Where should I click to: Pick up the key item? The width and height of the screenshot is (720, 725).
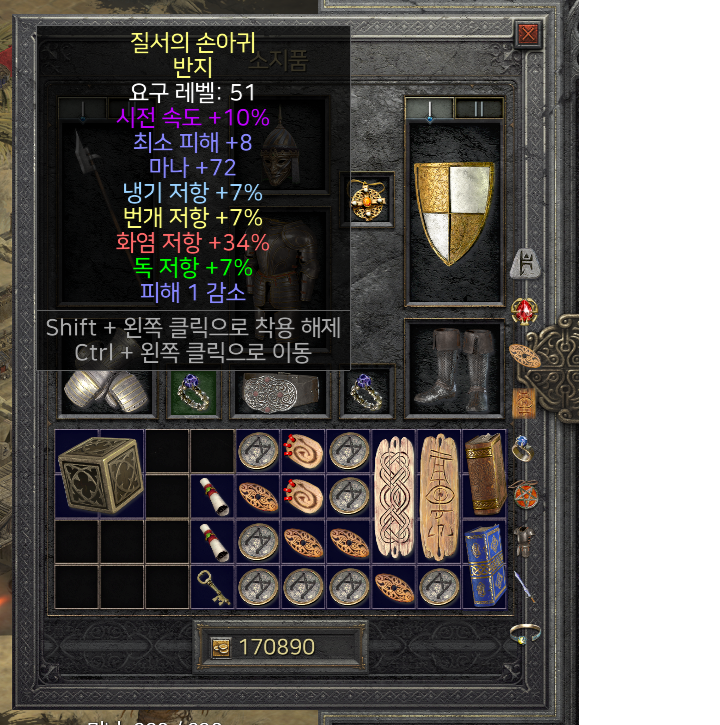214,587
